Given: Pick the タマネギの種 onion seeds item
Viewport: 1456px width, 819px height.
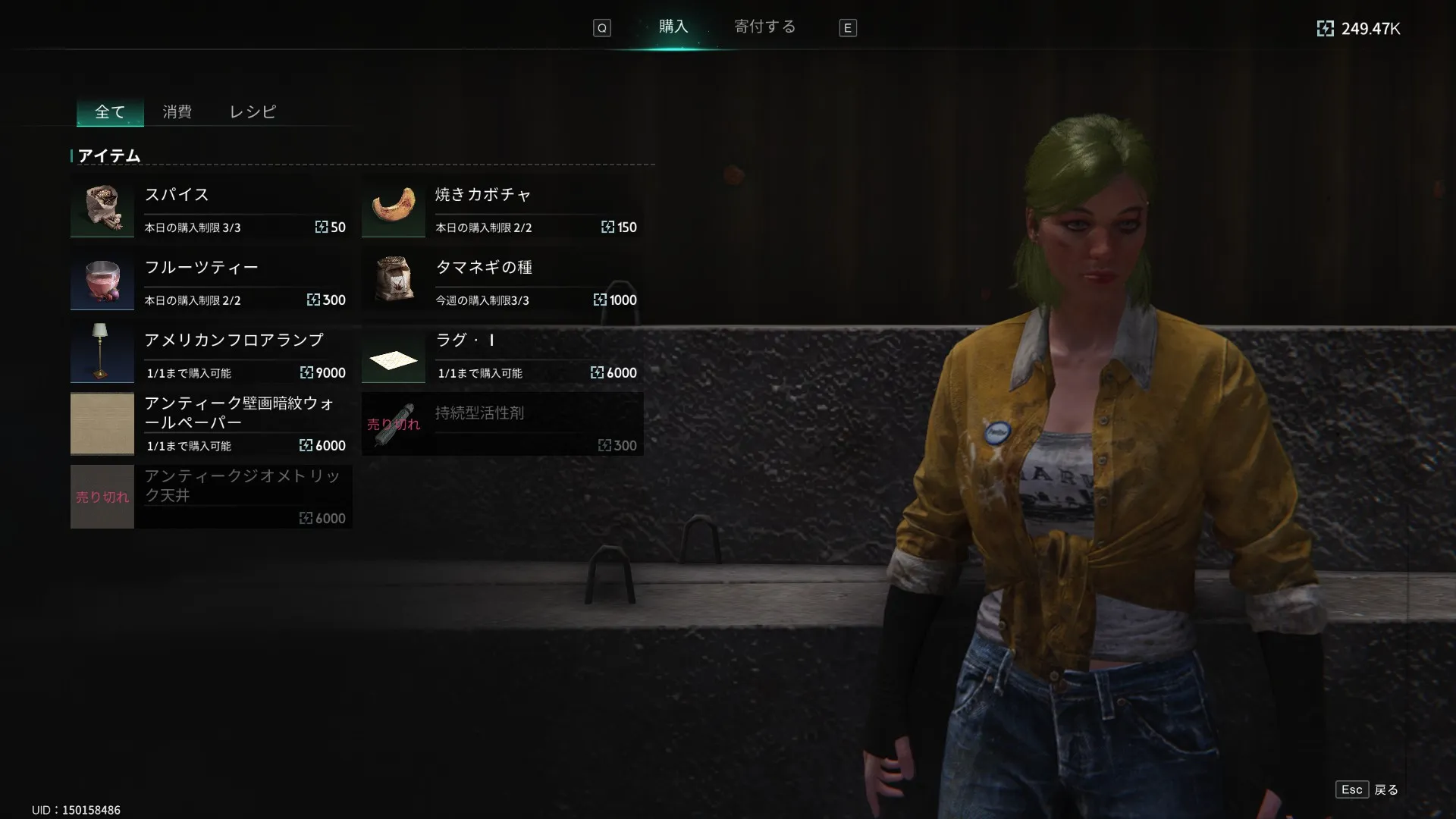Looking at the screenshot, I should [502, 279].
